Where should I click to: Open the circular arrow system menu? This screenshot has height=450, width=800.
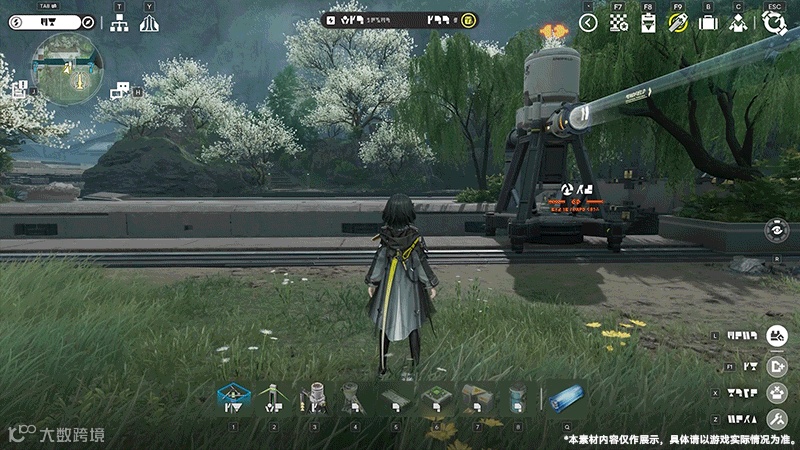tap(773, 22)
